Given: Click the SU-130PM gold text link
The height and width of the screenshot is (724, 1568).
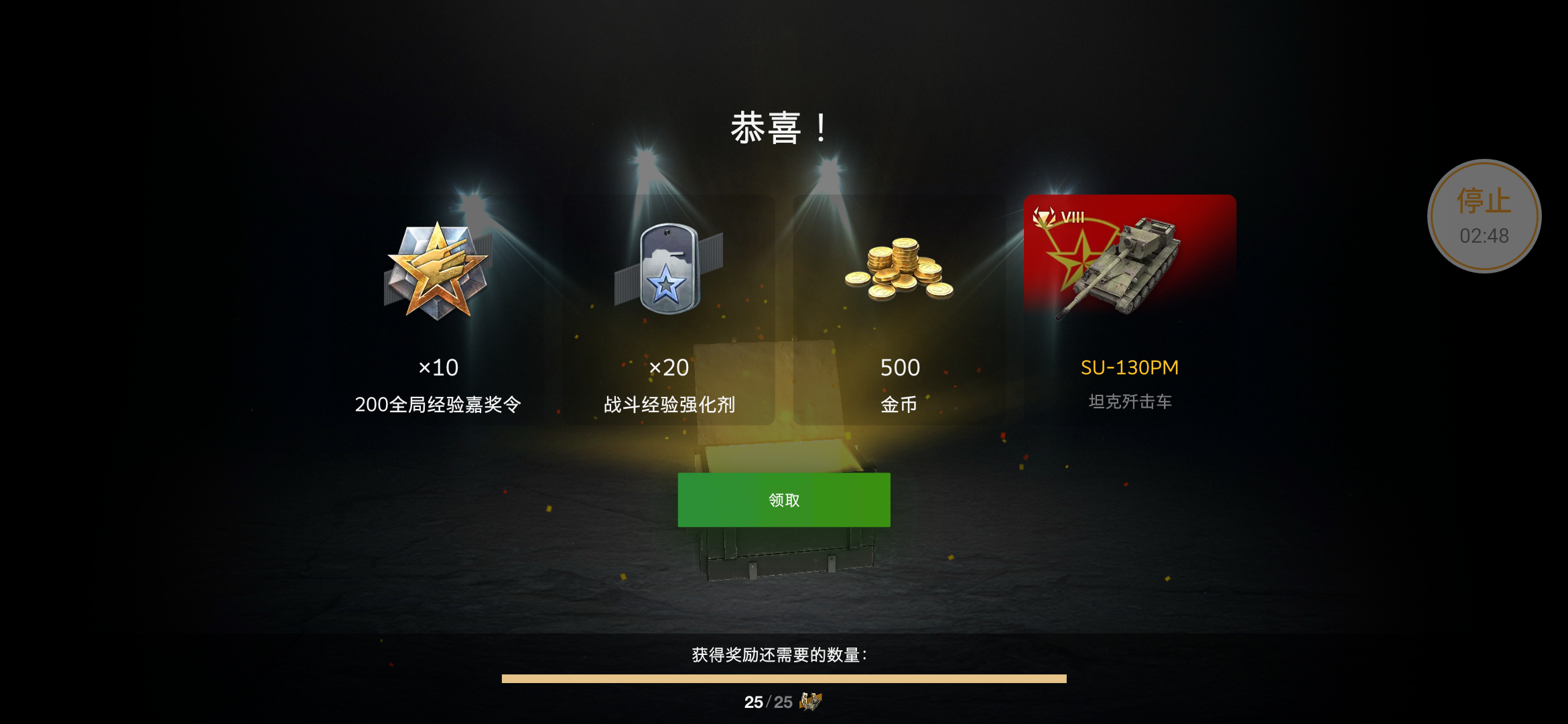Looking at the screenshot, I should pos(1129,367).
